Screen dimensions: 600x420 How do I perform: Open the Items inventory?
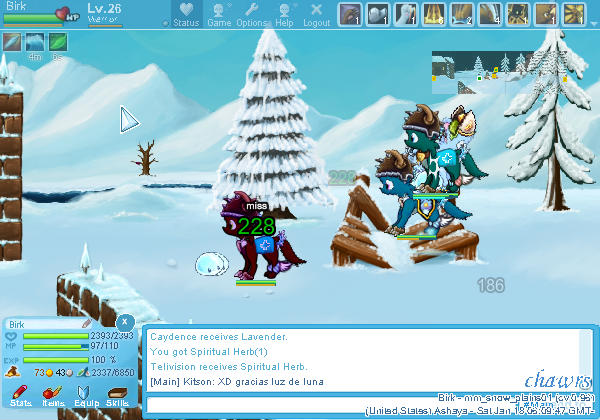click(53, 393)
